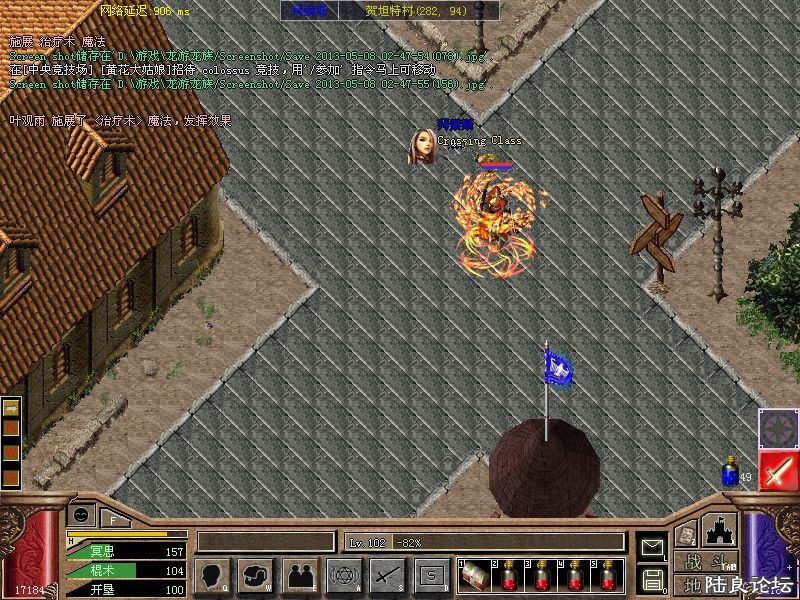
Task: Open the castle silhouette button
Action: (720, 530)
